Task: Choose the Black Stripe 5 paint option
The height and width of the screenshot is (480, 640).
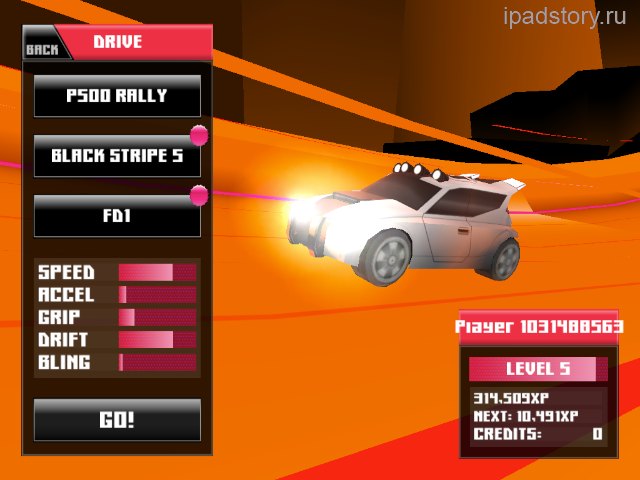Action: tap(117, 156)
